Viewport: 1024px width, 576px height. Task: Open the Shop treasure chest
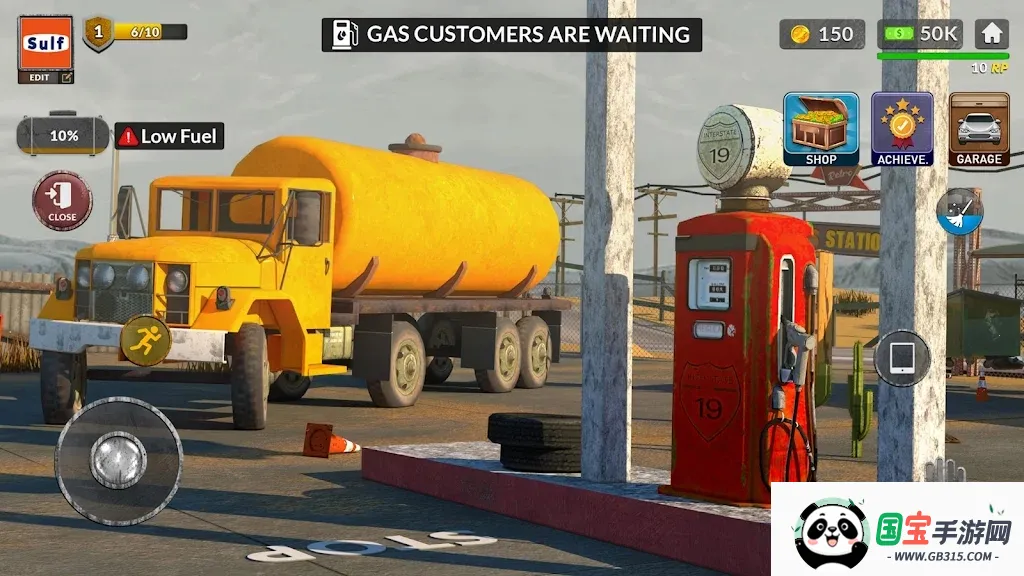coord(821,129)
